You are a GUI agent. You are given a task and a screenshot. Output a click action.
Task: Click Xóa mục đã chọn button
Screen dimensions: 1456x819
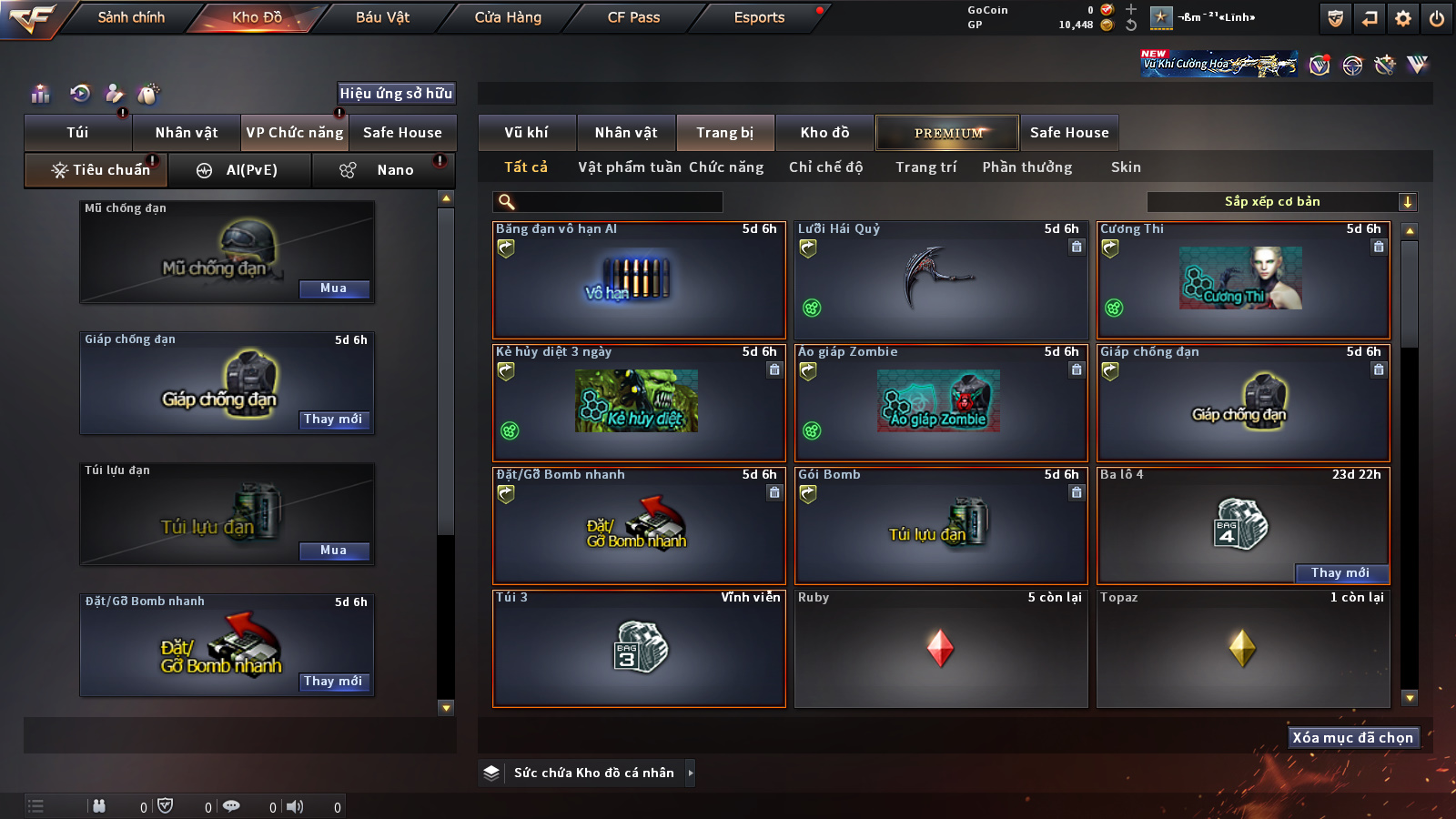tap(1352, 738)
